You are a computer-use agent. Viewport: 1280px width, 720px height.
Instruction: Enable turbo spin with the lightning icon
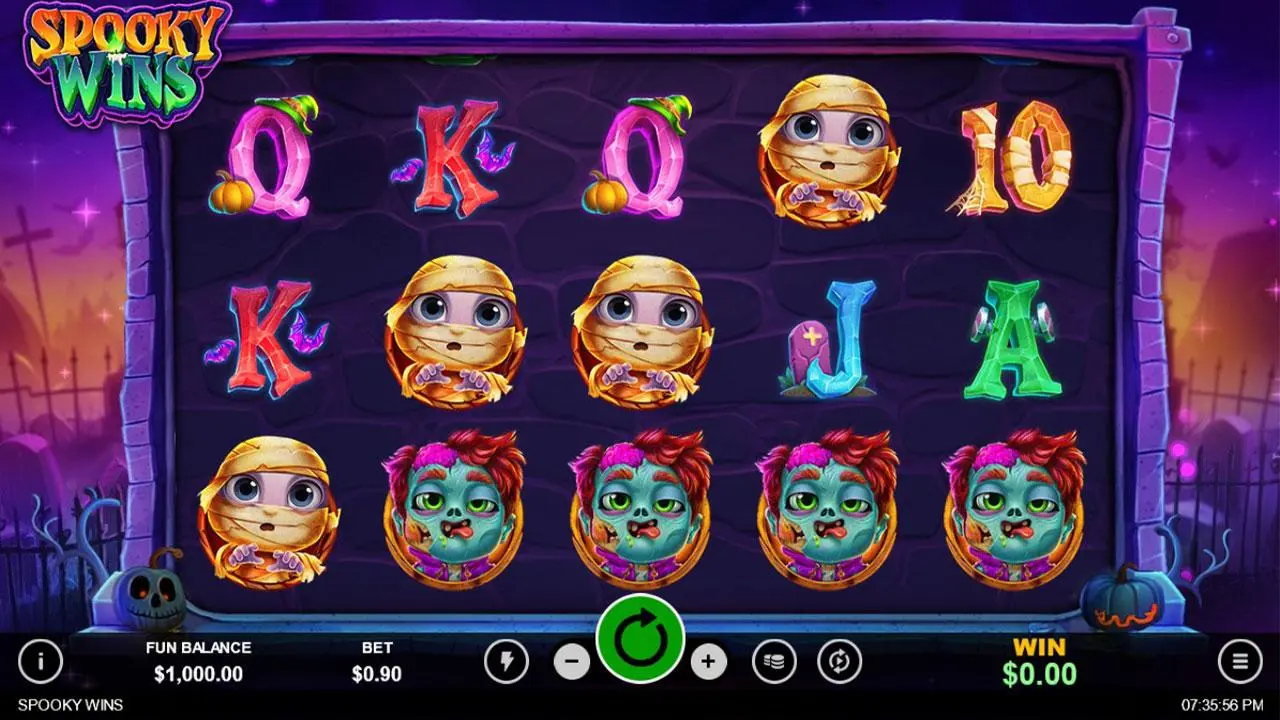point(508,662)
